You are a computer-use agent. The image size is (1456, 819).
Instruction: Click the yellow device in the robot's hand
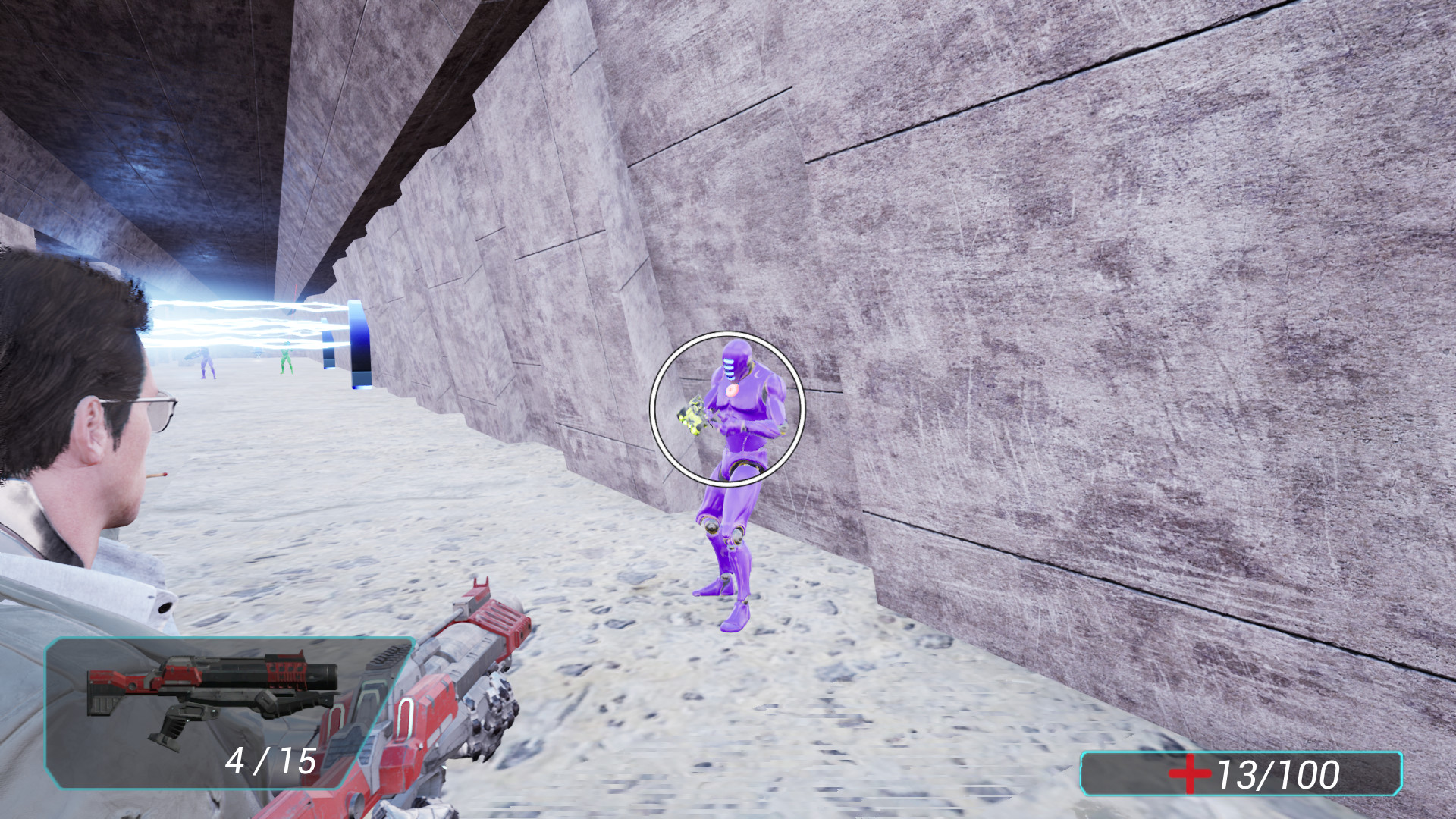[x=694, y=417]
